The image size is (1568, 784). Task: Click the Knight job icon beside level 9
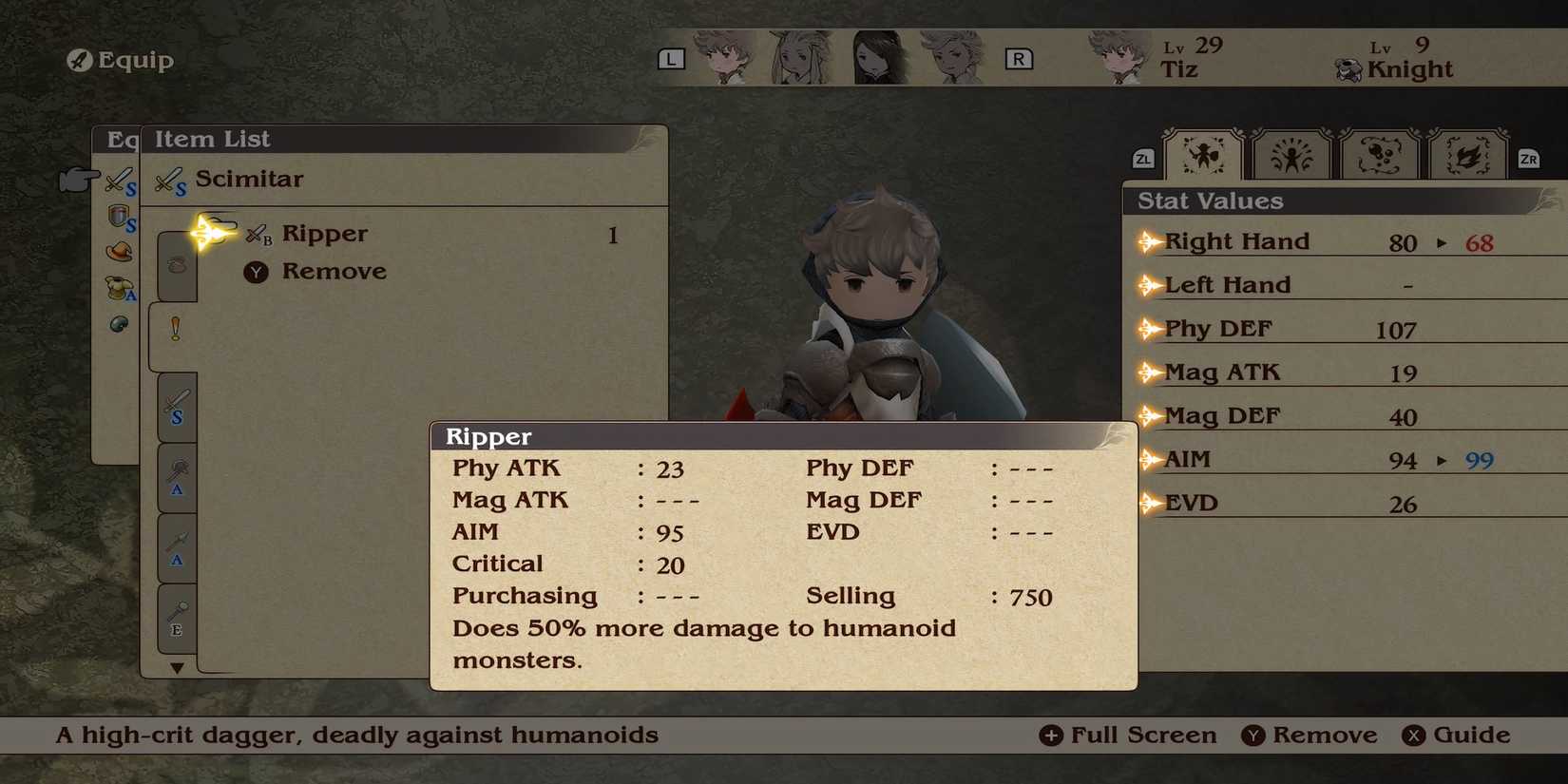(x=1348, y=67)
